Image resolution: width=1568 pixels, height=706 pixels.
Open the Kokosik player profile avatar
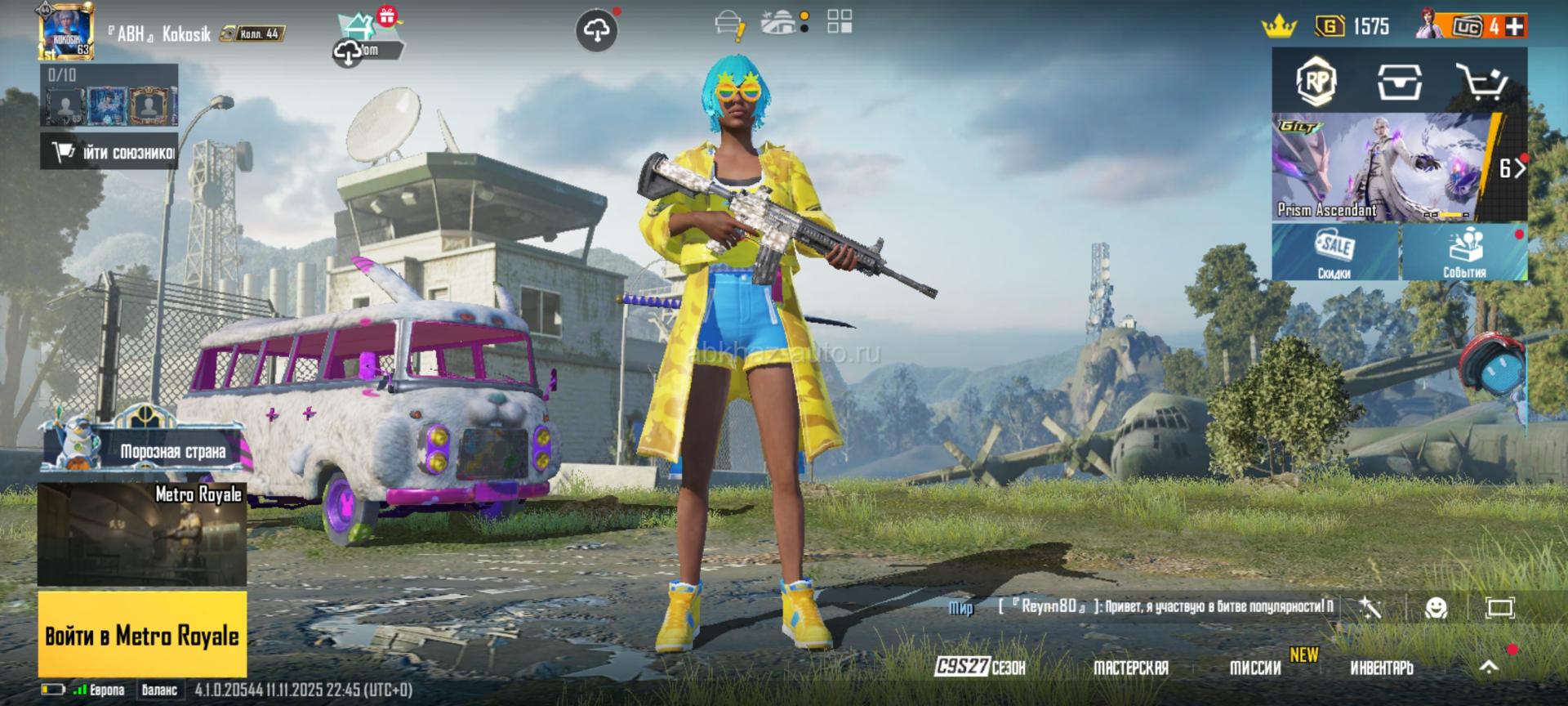(x=66, y=31)
